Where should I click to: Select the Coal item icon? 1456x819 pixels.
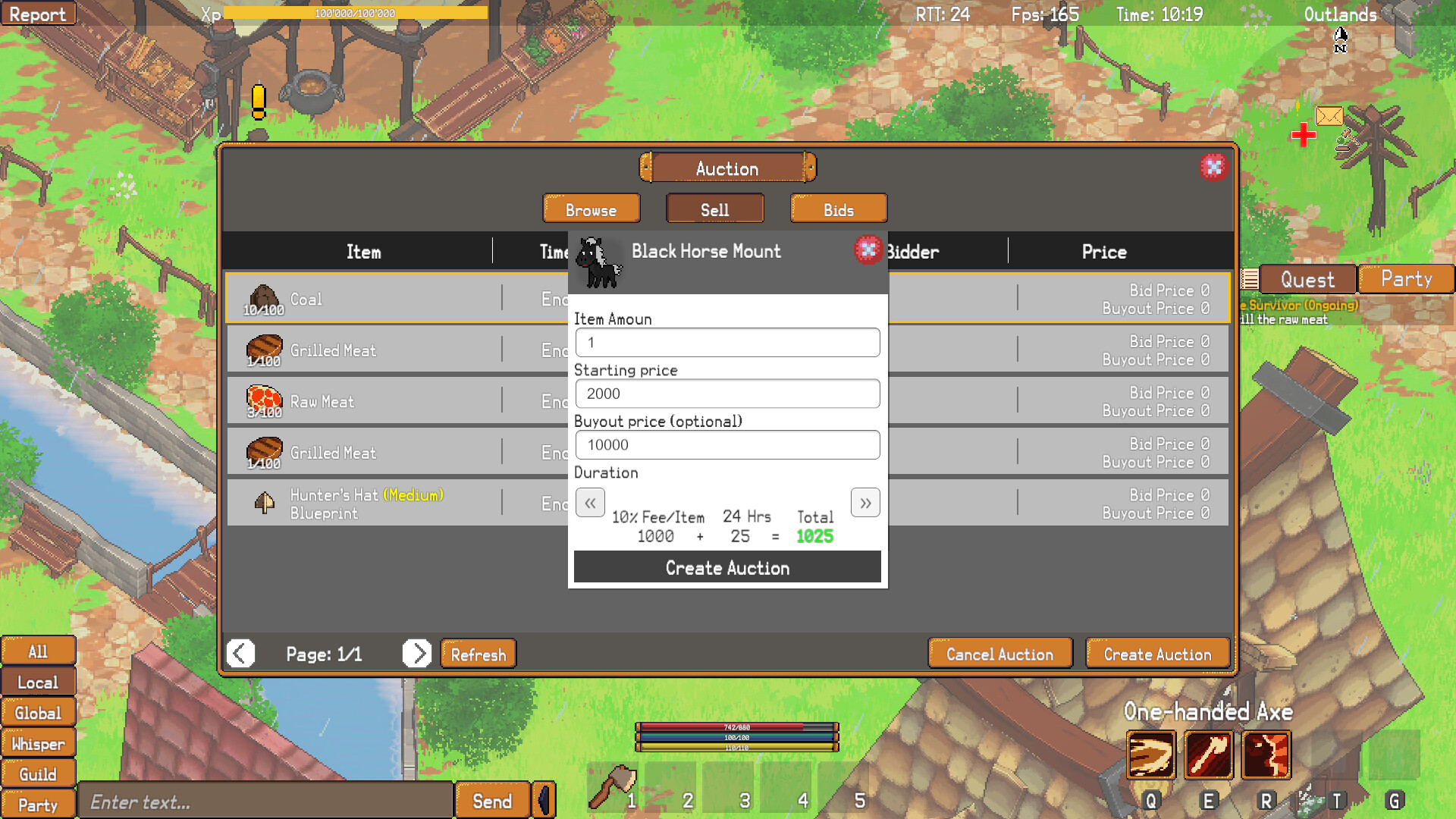point(263,296)
